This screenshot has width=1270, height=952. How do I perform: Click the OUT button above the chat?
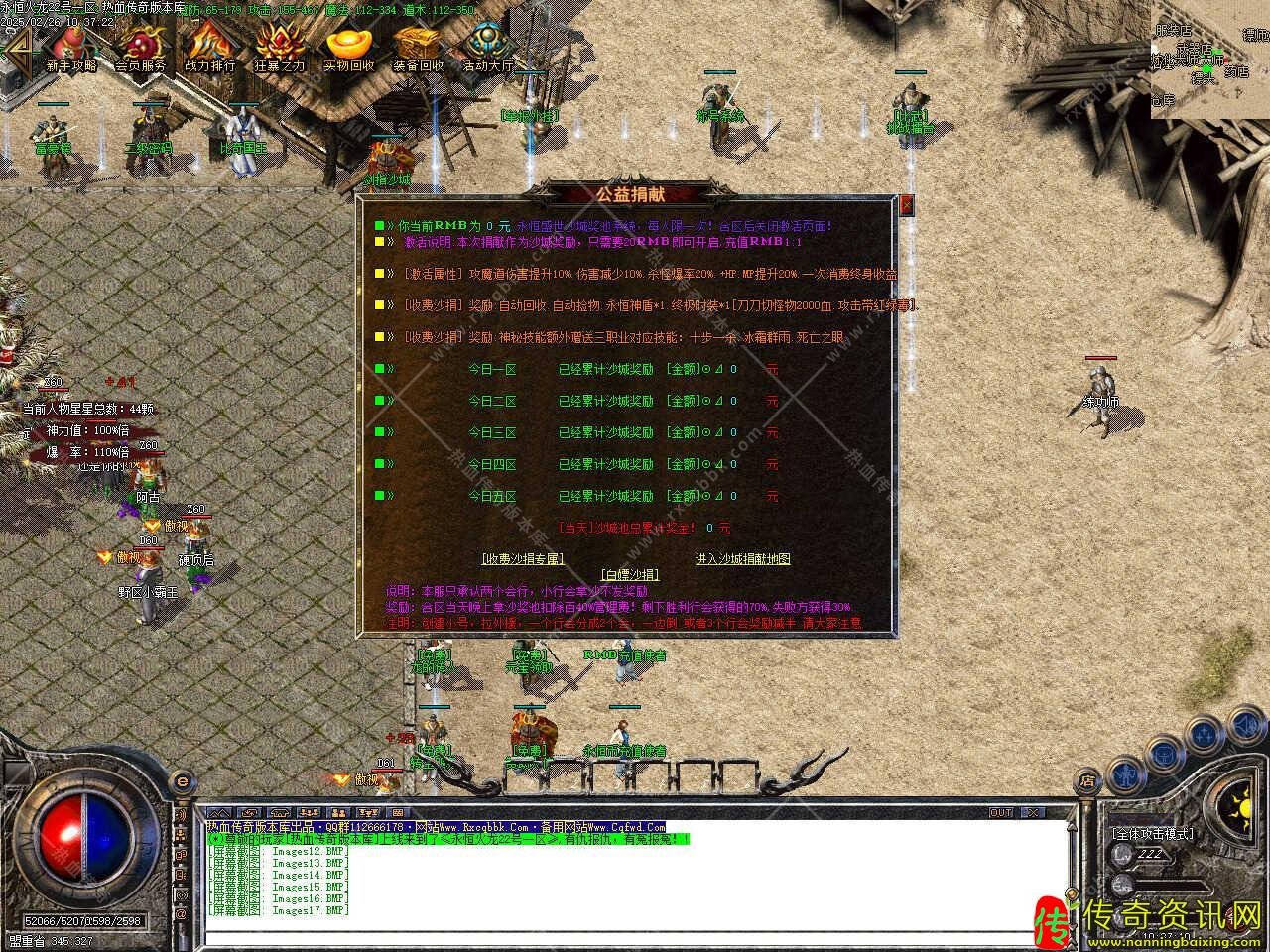1001,813
